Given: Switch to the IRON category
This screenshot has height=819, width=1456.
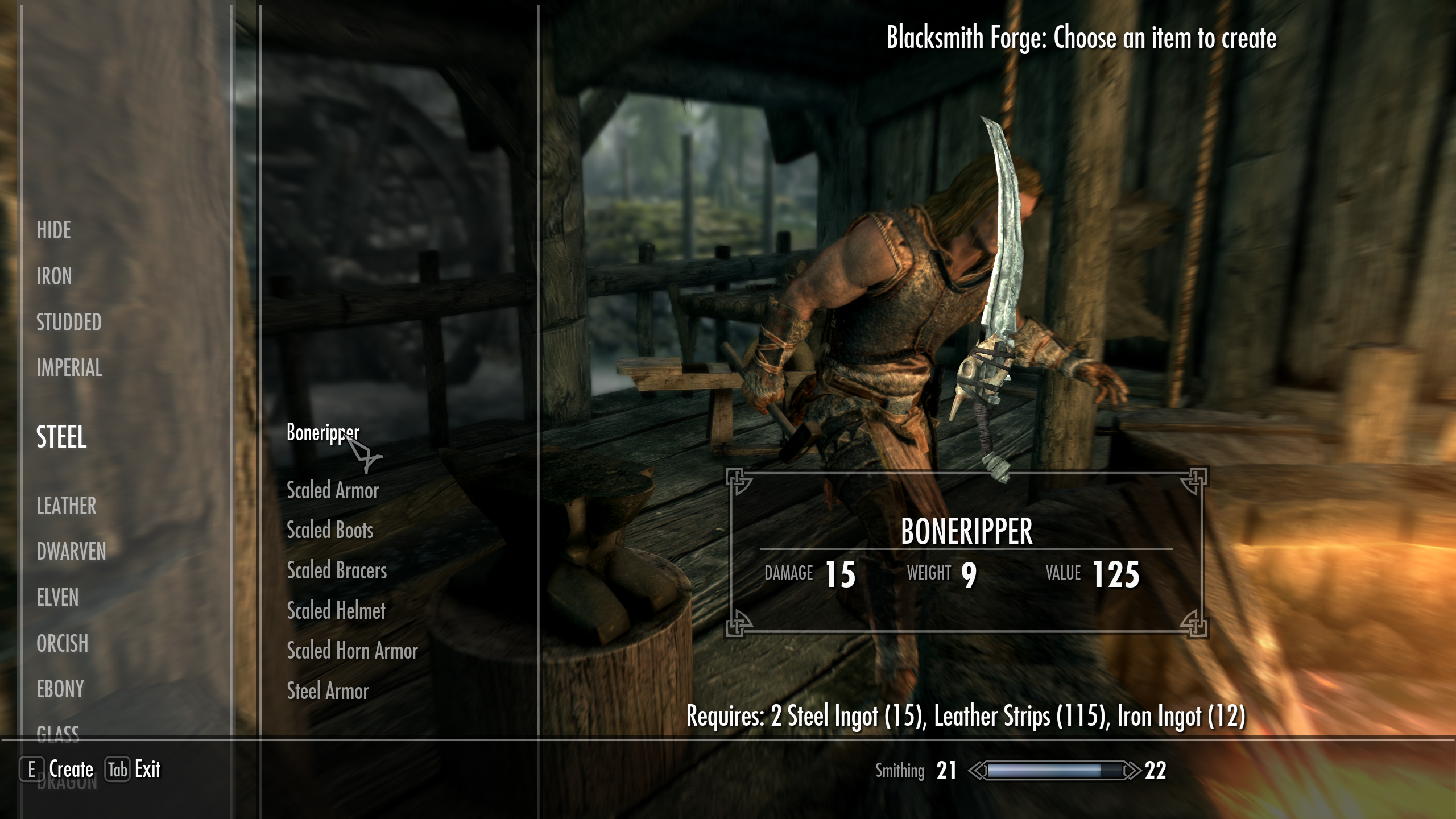Looking at the screenshot, I should click(x=55, y=277).
